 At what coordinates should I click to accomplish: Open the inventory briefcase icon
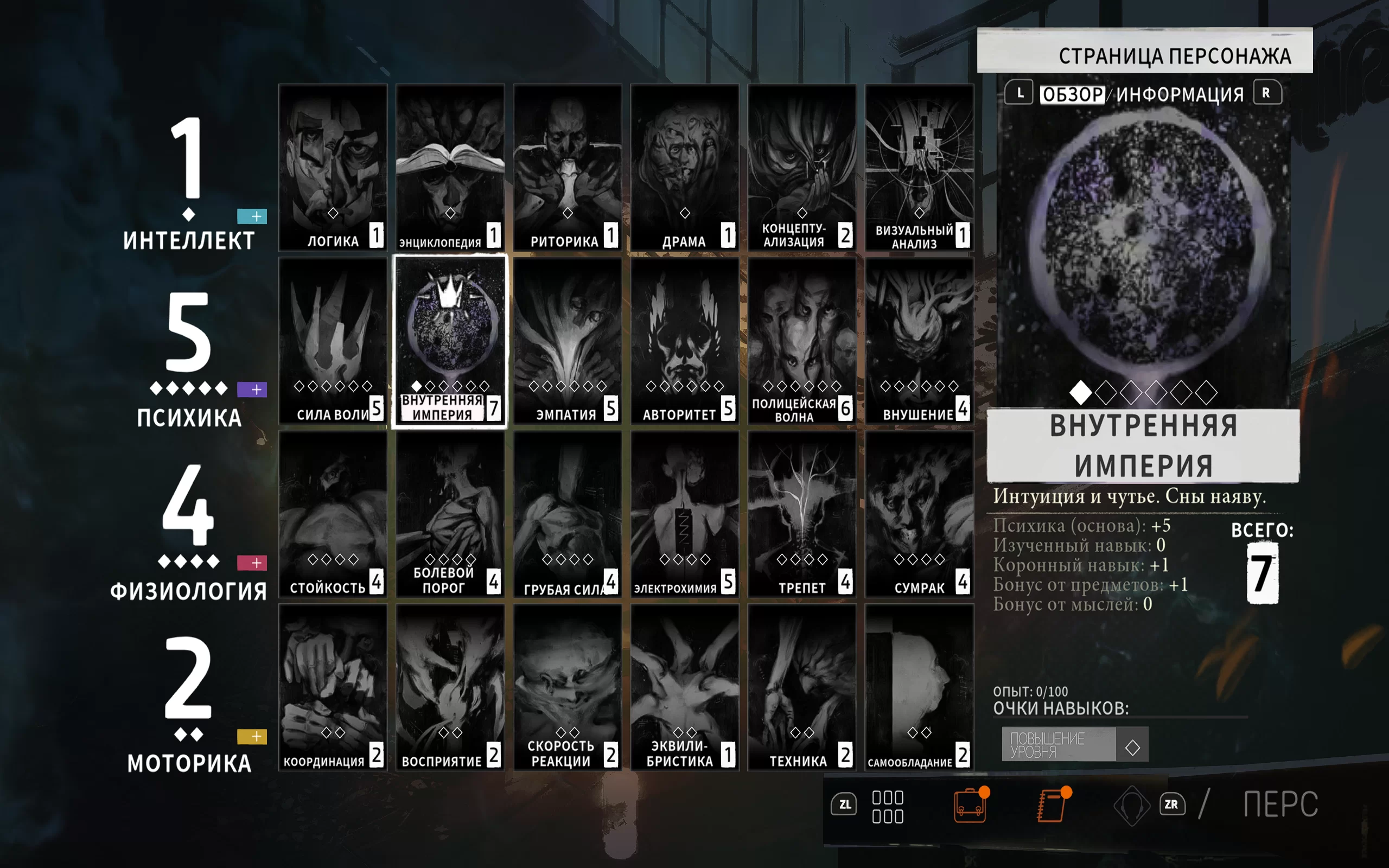(x=970, y=805)
